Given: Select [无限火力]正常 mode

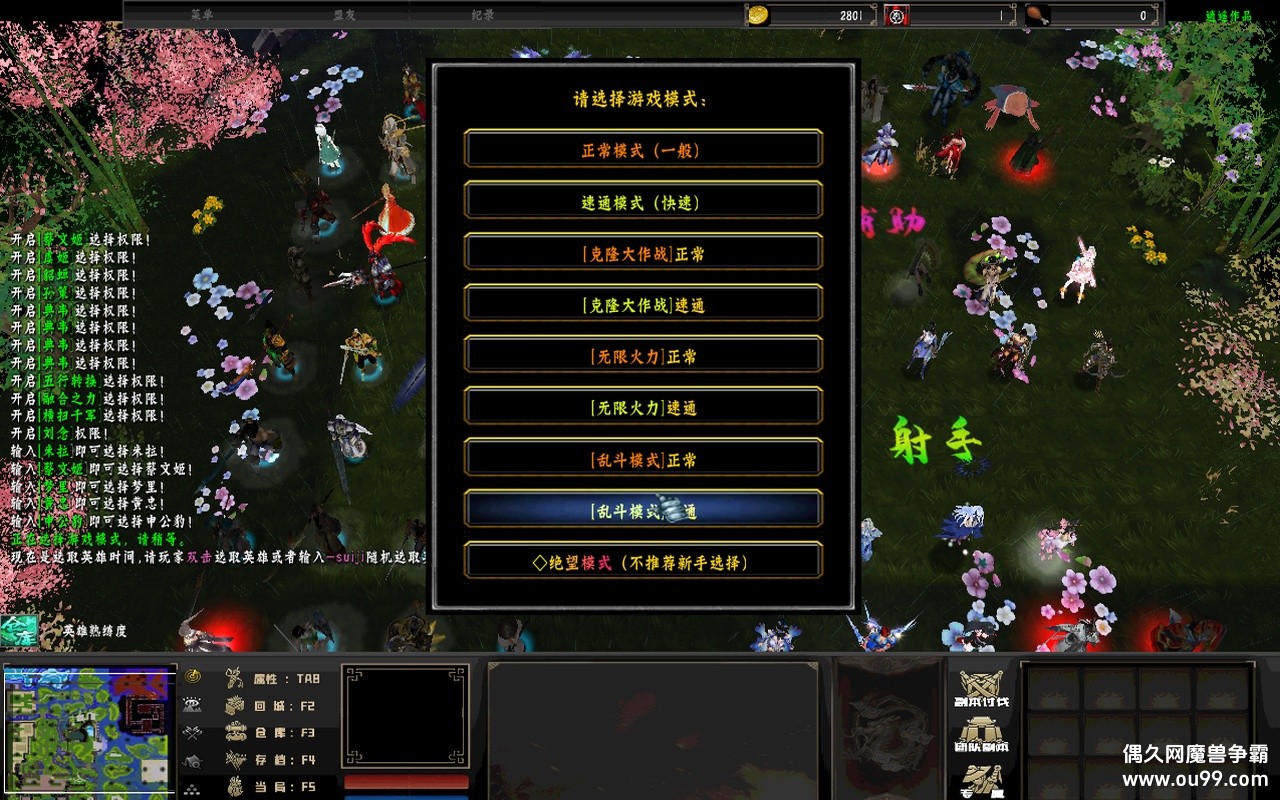Looking at the screenshot, I should 643,356.
